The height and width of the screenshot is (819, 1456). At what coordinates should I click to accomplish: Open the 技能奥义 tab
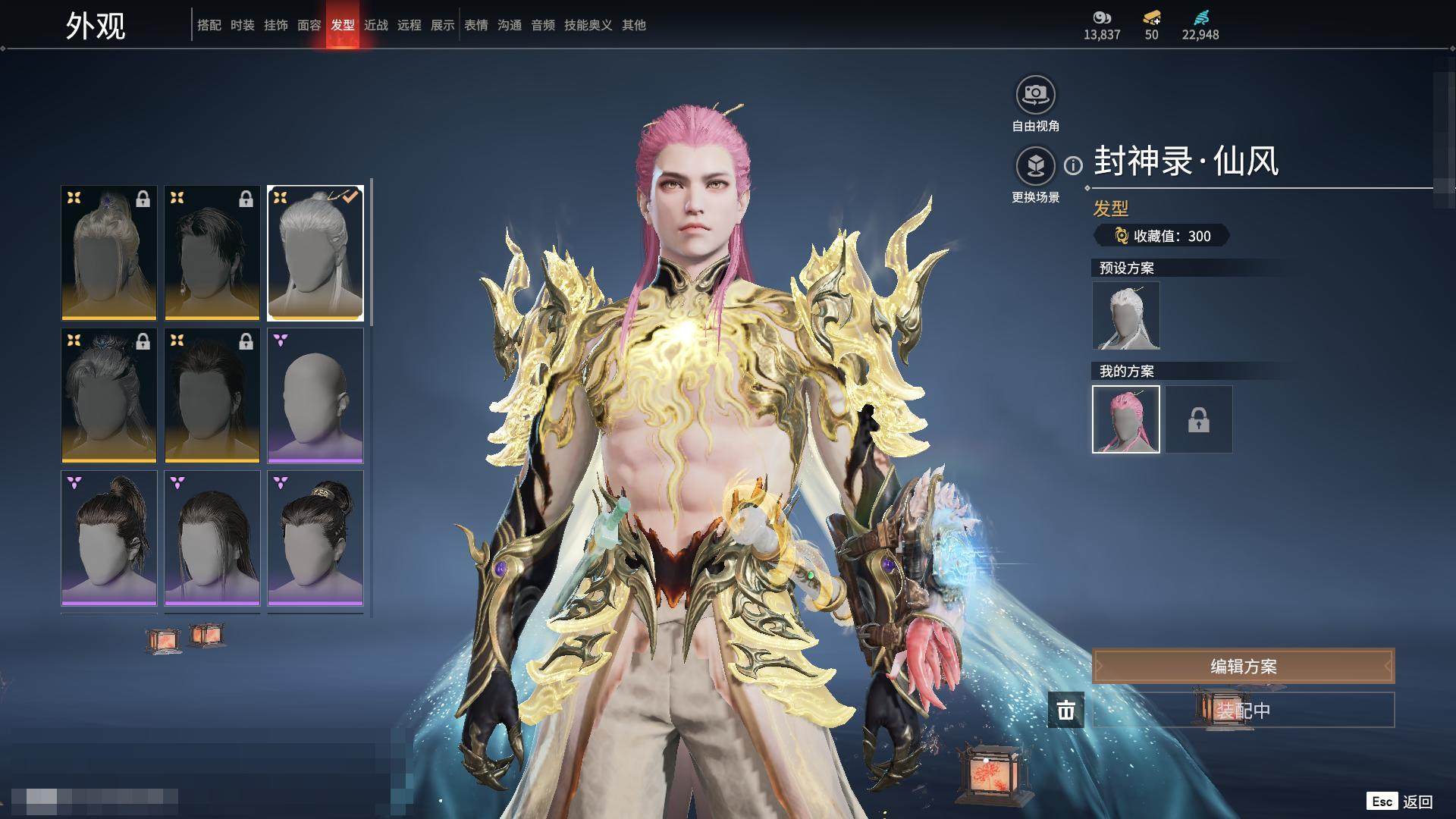pos(588,25)
